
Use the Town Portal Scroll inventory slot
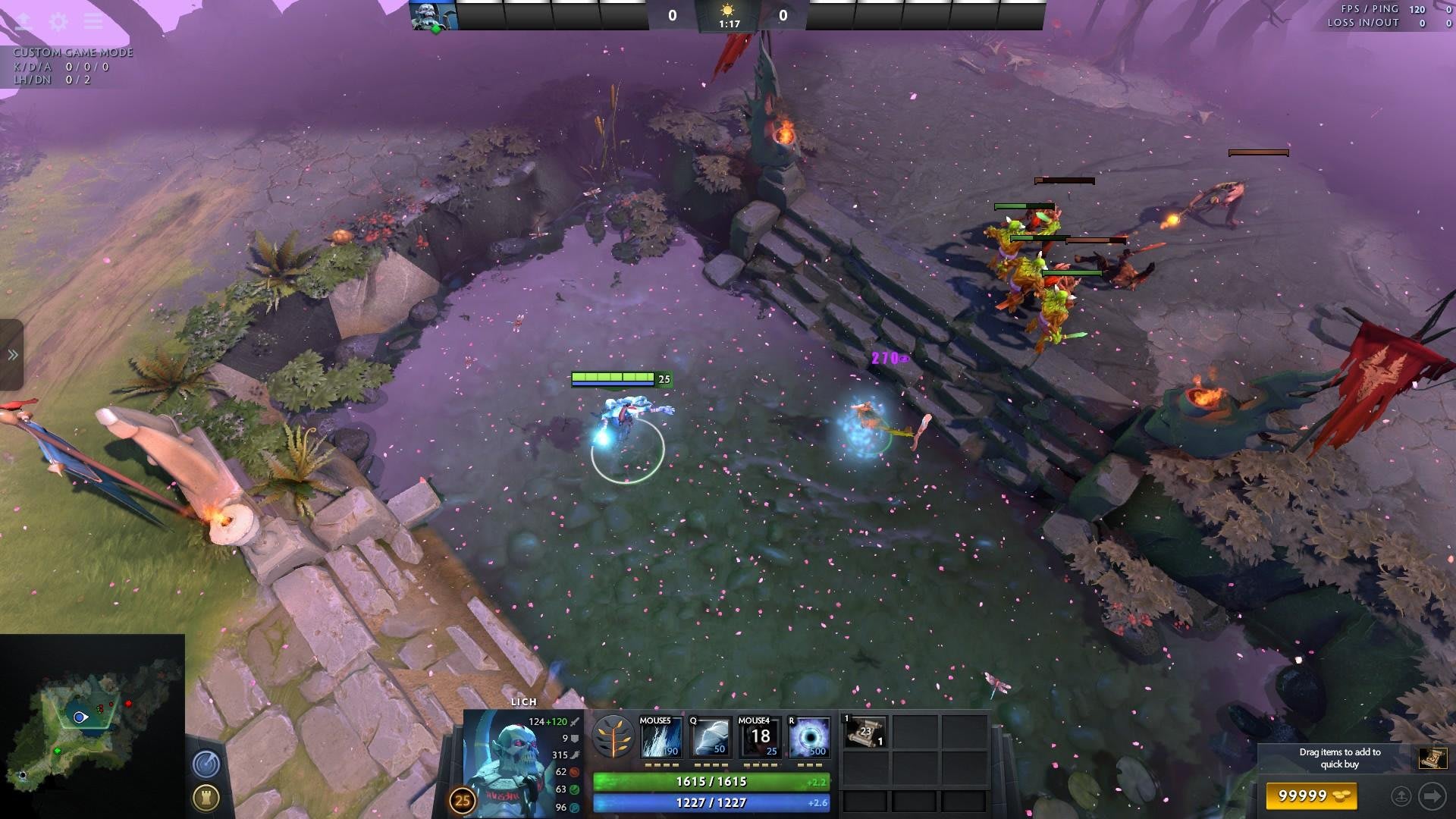[864, 733]
